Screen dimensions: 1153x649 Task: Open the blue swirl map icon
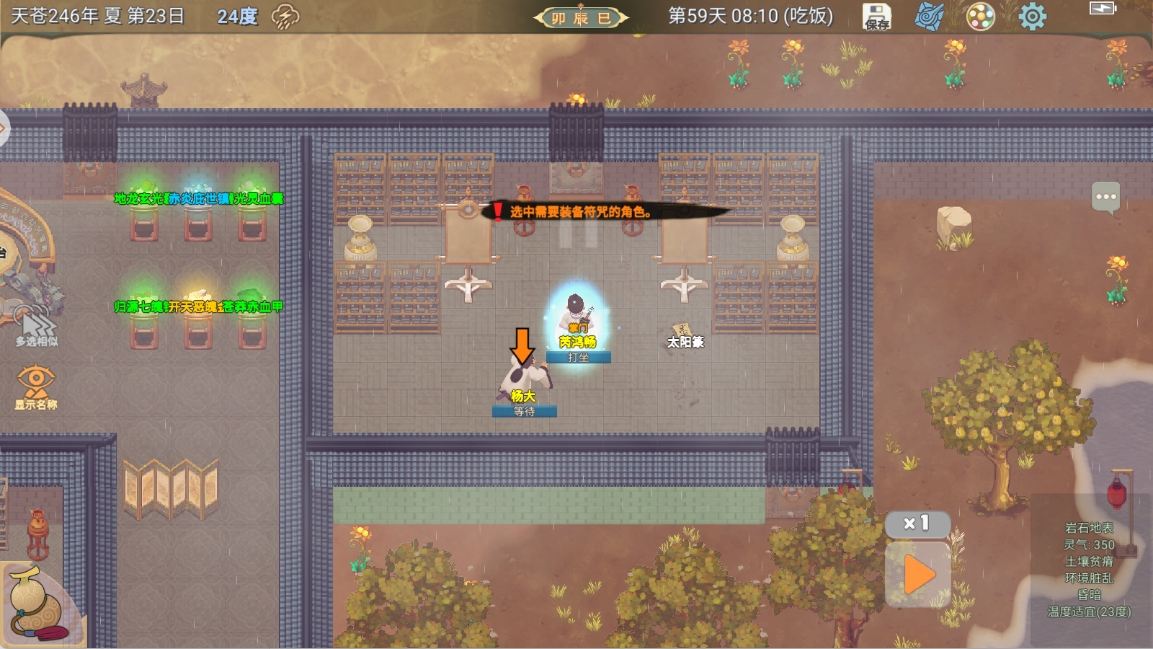point(930,17)
